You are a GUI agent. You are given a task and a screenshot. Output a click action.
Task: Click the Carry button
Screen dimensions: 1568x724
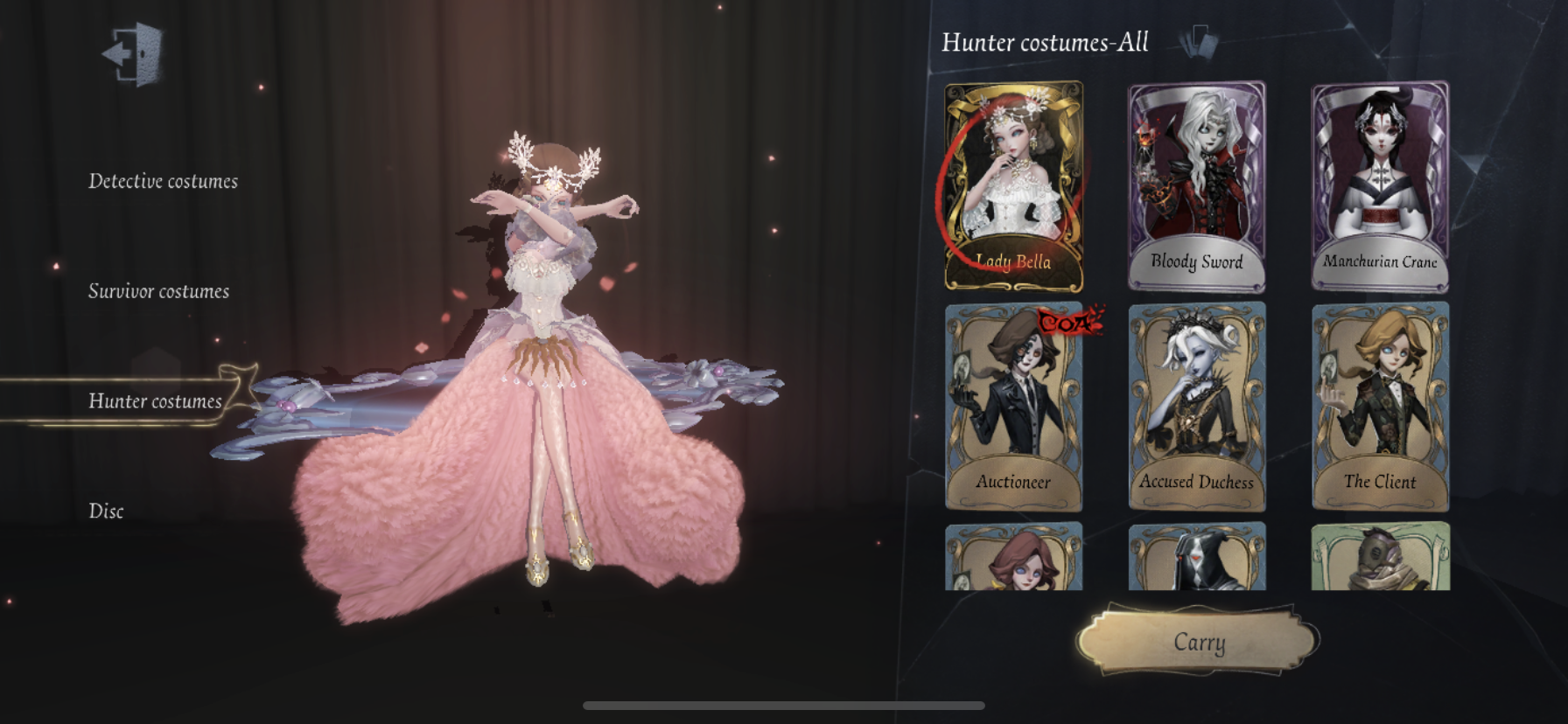(1198, 643)
